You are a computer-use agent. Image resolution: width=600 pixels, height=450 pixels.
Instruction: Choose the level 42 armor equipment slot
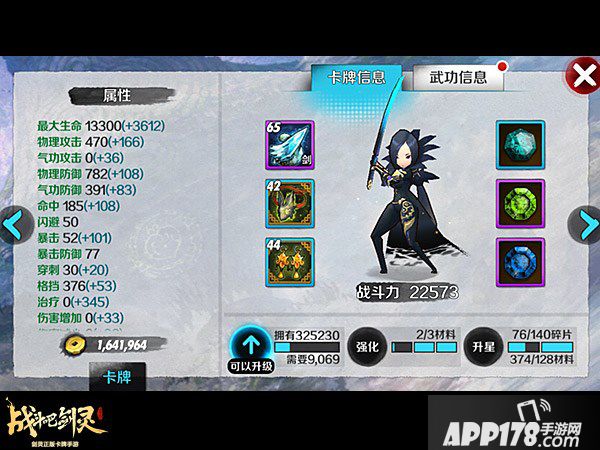[290, 205]
